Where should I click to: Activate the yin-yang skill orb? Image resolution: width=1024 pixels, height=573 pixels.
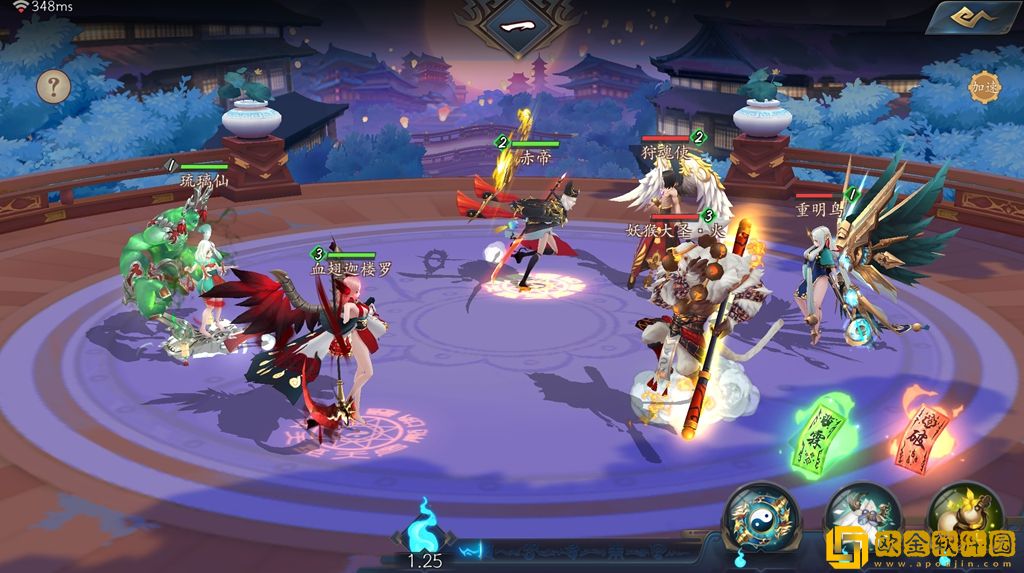pyautogui.click(x=761, y=517)
